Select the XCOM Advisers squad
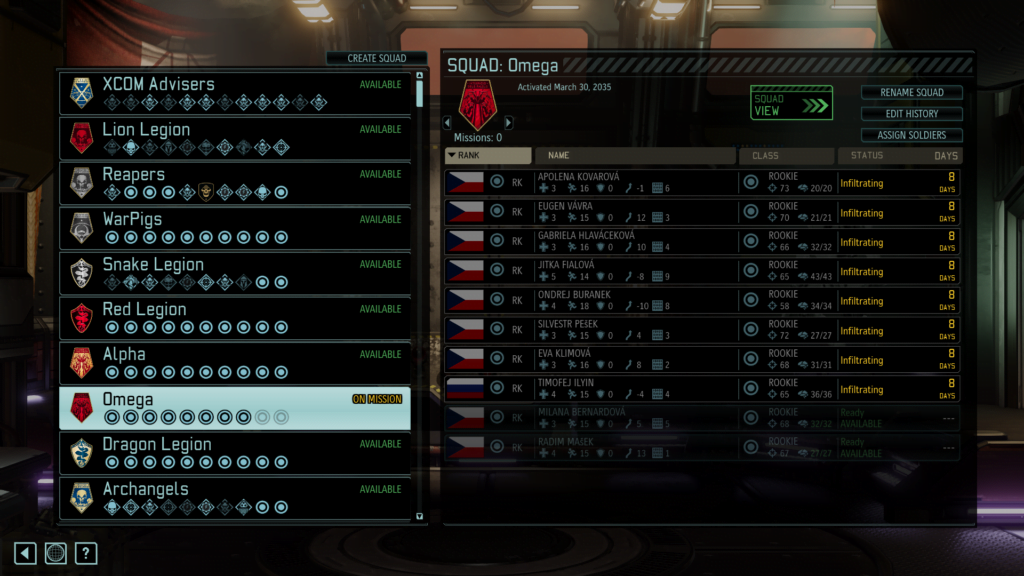Image resolution: width=1024 pixels, height=576 pixels. click(x=234, y=93)
